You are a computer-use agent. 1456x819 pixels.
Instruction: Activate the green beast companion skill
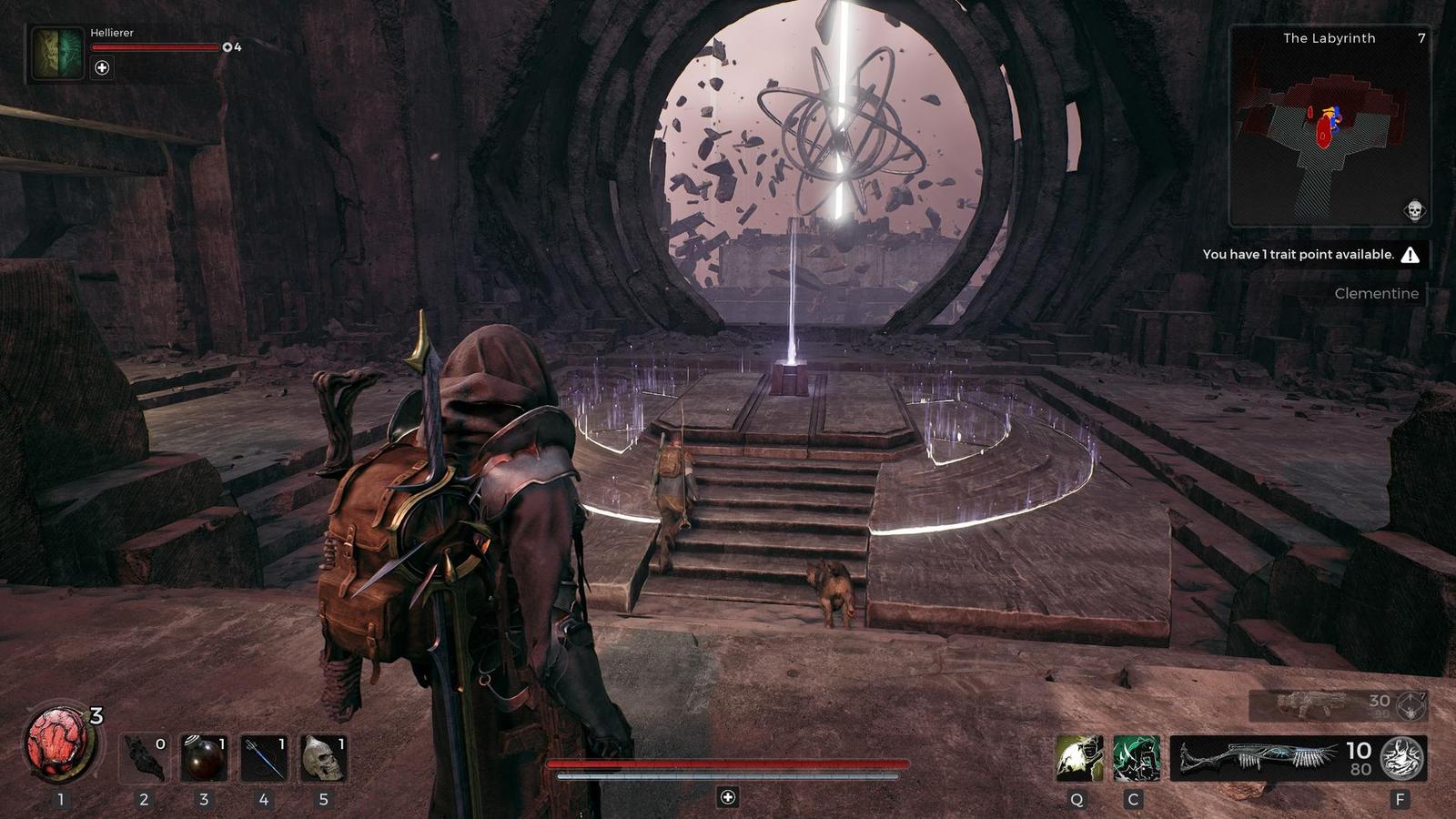coord(1136,758)
